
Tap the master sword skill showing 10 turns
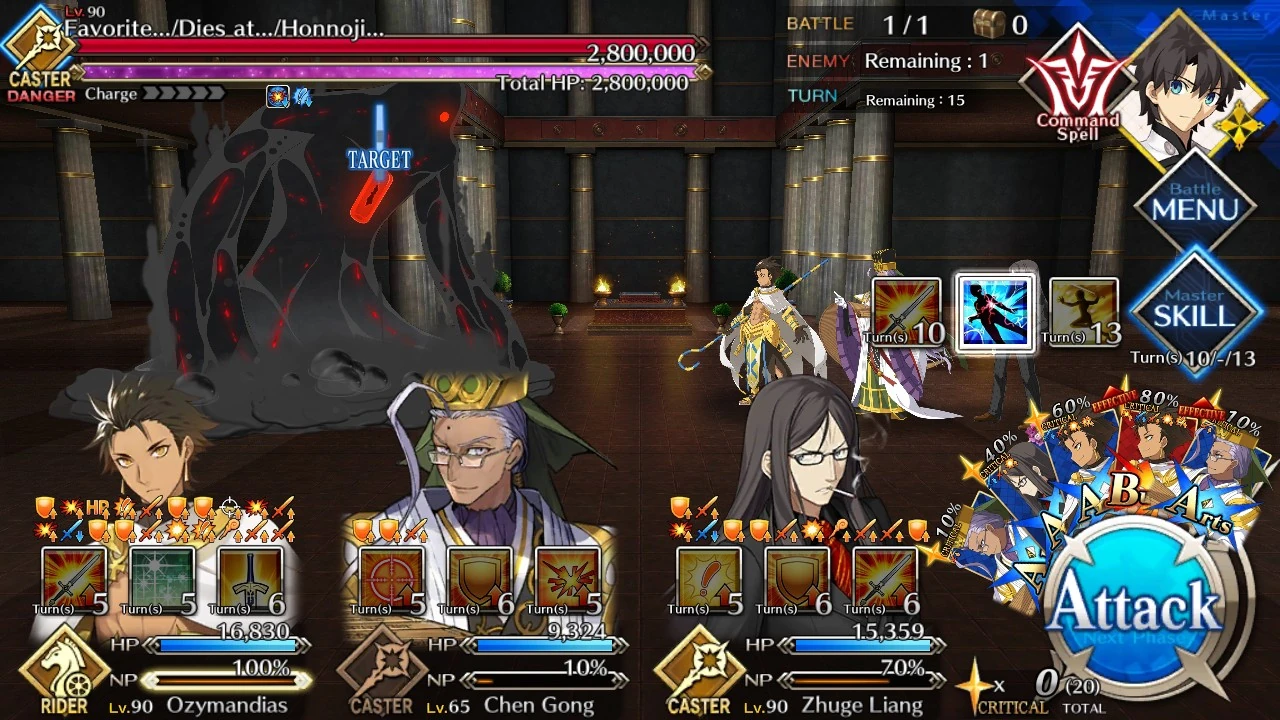907,310
